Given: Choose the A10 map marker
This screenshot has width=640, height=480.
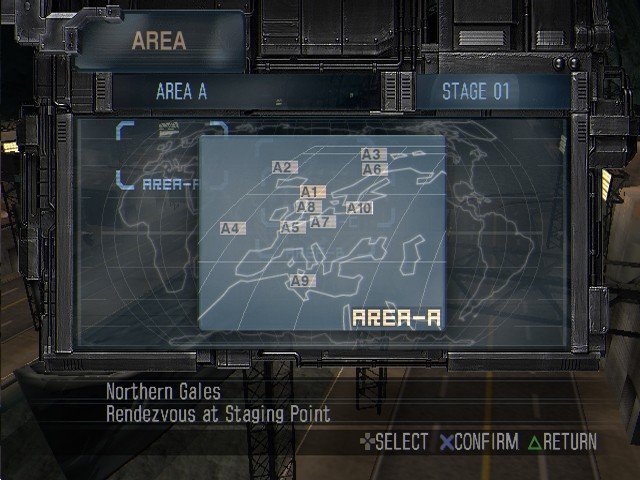Looking at the screenshot, I should [359, 208].
